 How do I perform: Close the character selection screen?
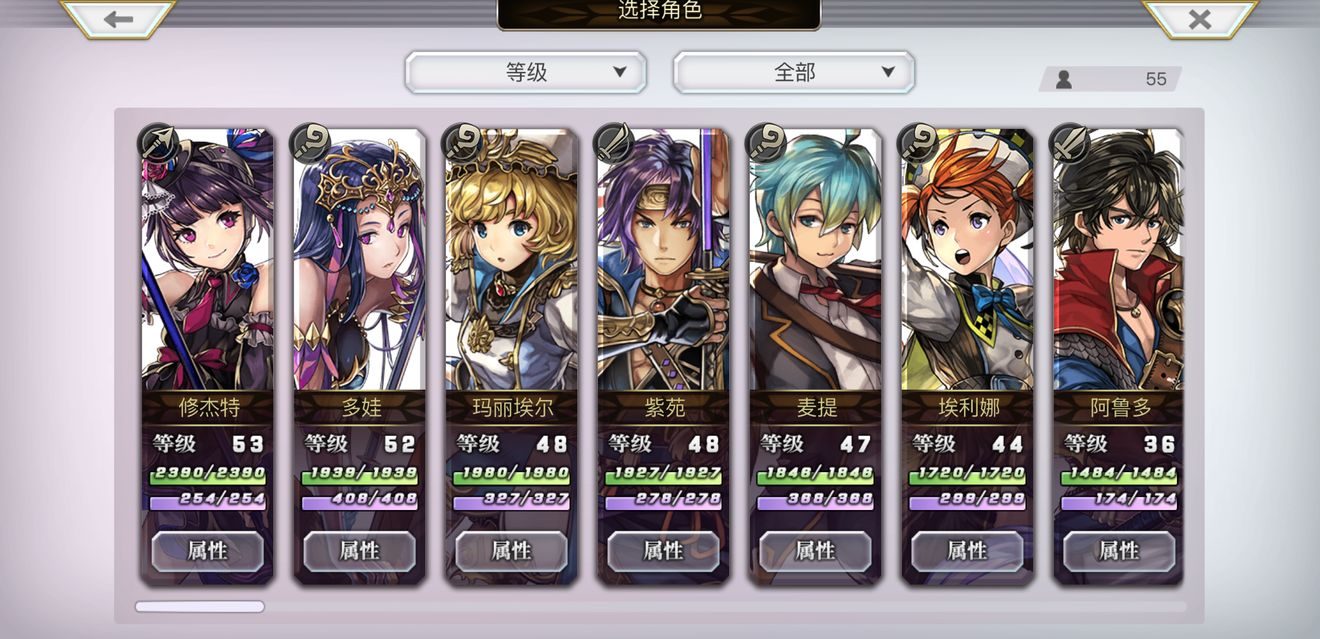pos(1199,19)
